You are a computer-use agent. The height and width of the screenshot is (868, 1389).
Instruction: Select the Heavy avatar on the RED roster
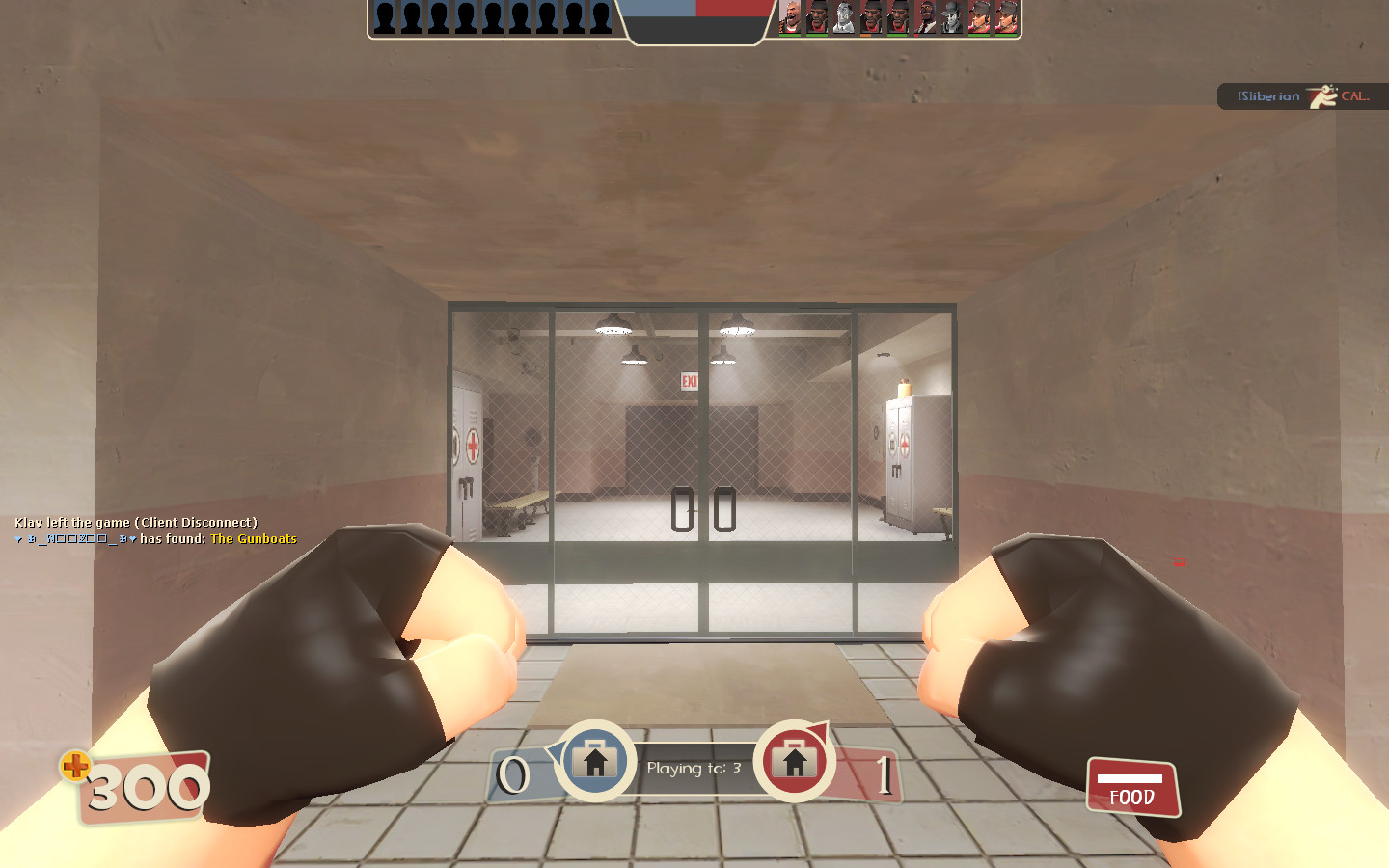coord(791,17)
